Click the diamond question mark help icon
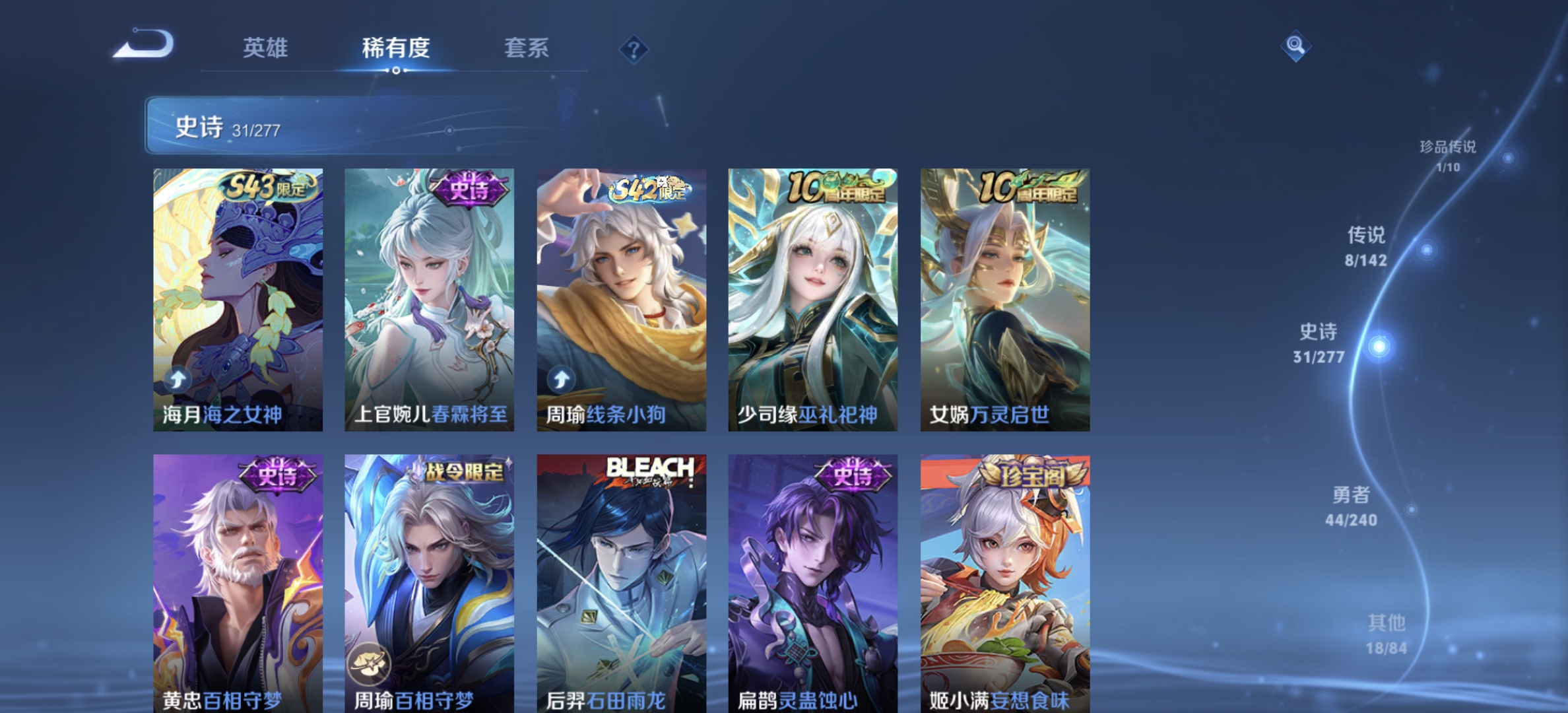The height and width of the screenshot is (713, 1568). (633, 48)
